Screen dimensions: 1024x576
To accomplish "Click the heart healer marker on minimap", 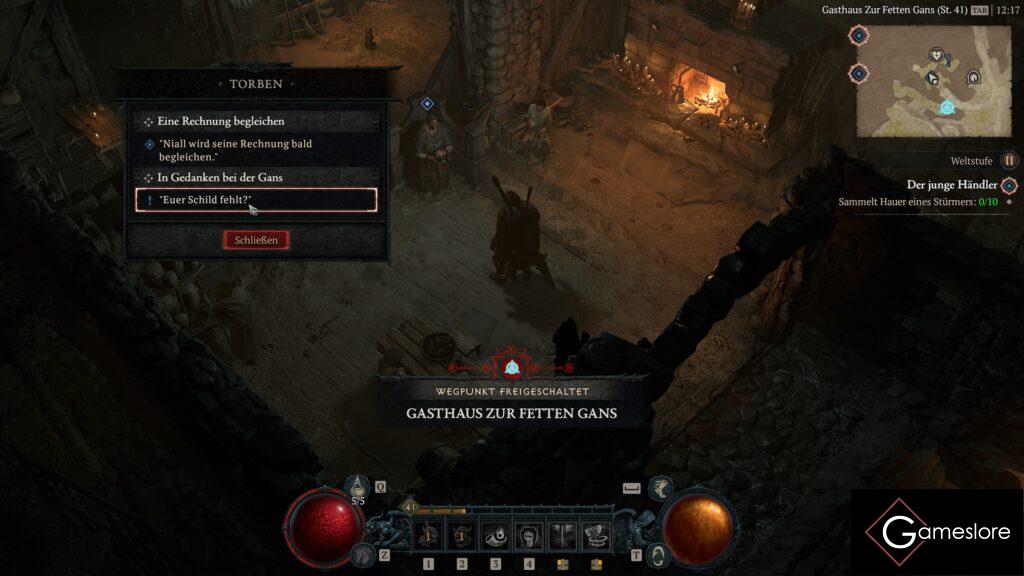I will [x=936, y=55].
